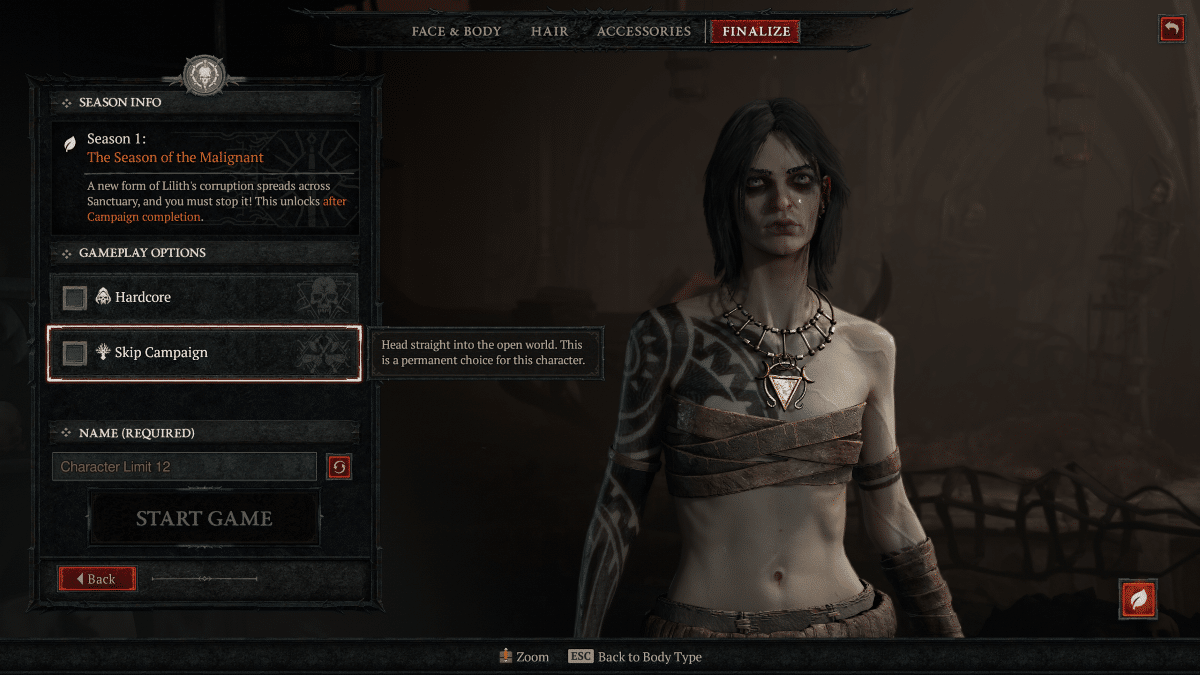
Task: Focus the character name input field
Action: [x=184, y=467]
